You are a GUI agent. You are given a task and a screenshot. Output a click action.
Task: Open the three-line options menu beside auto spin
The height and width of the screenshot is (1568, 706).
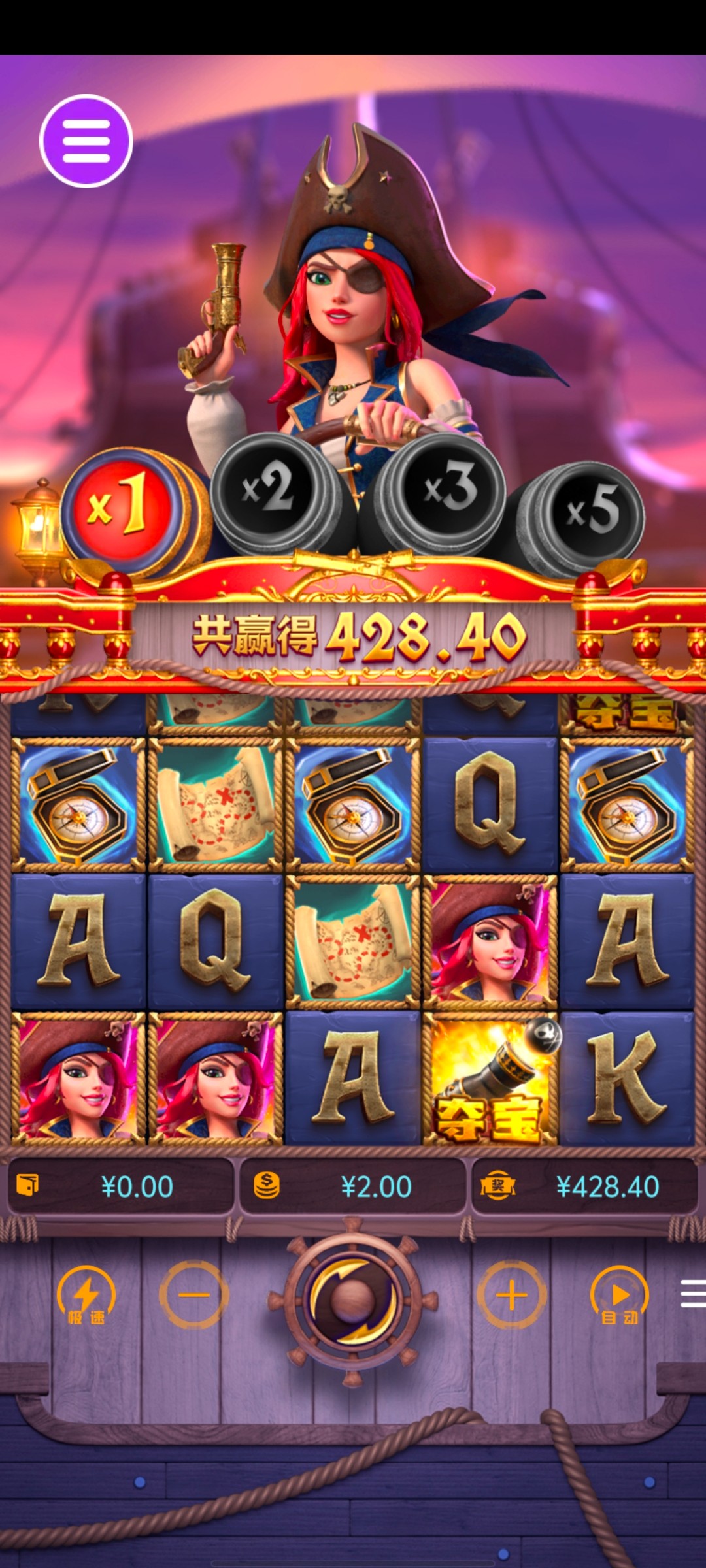click(692, 1294)
